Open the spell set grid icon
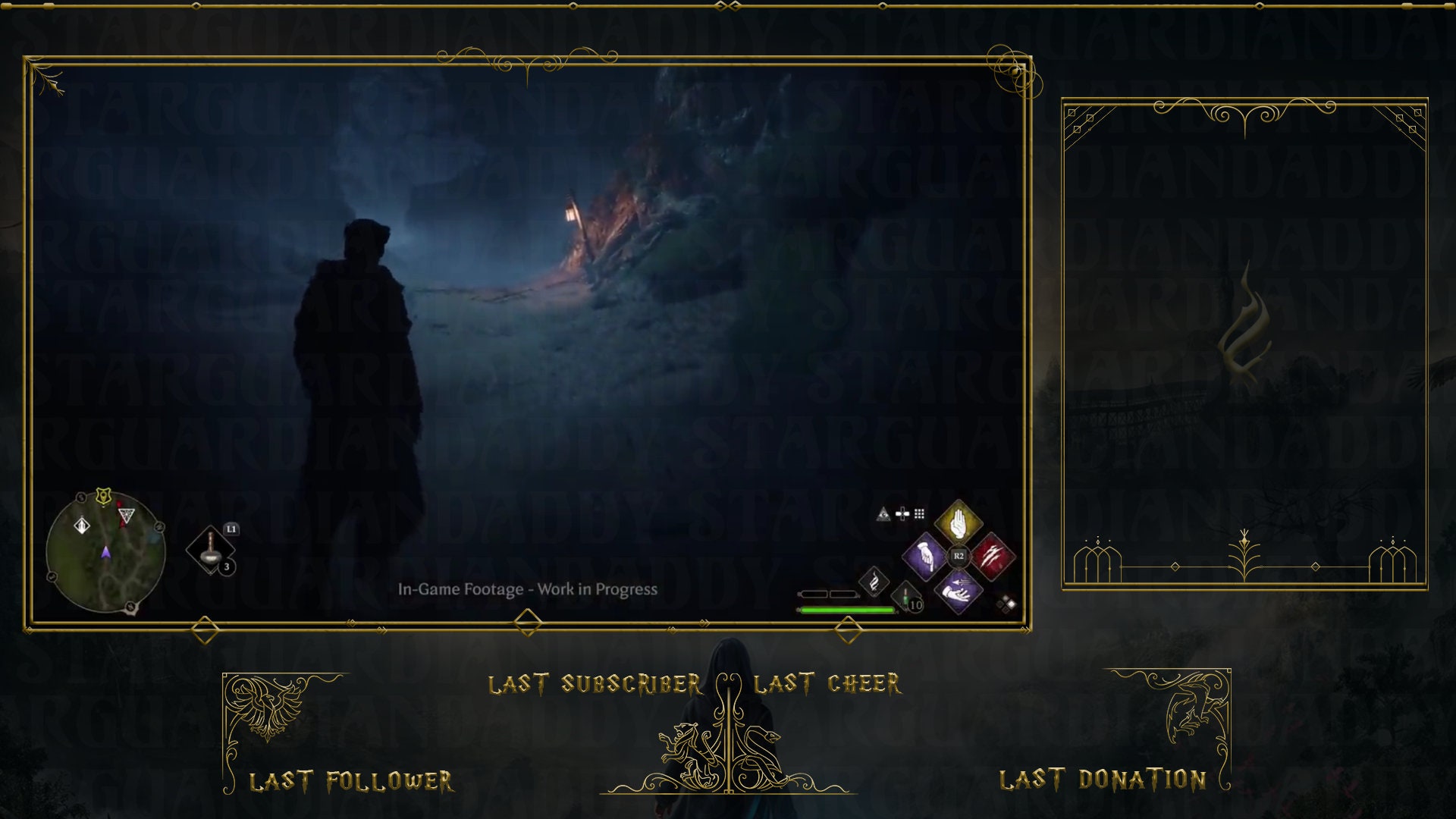 click(919, 514)
